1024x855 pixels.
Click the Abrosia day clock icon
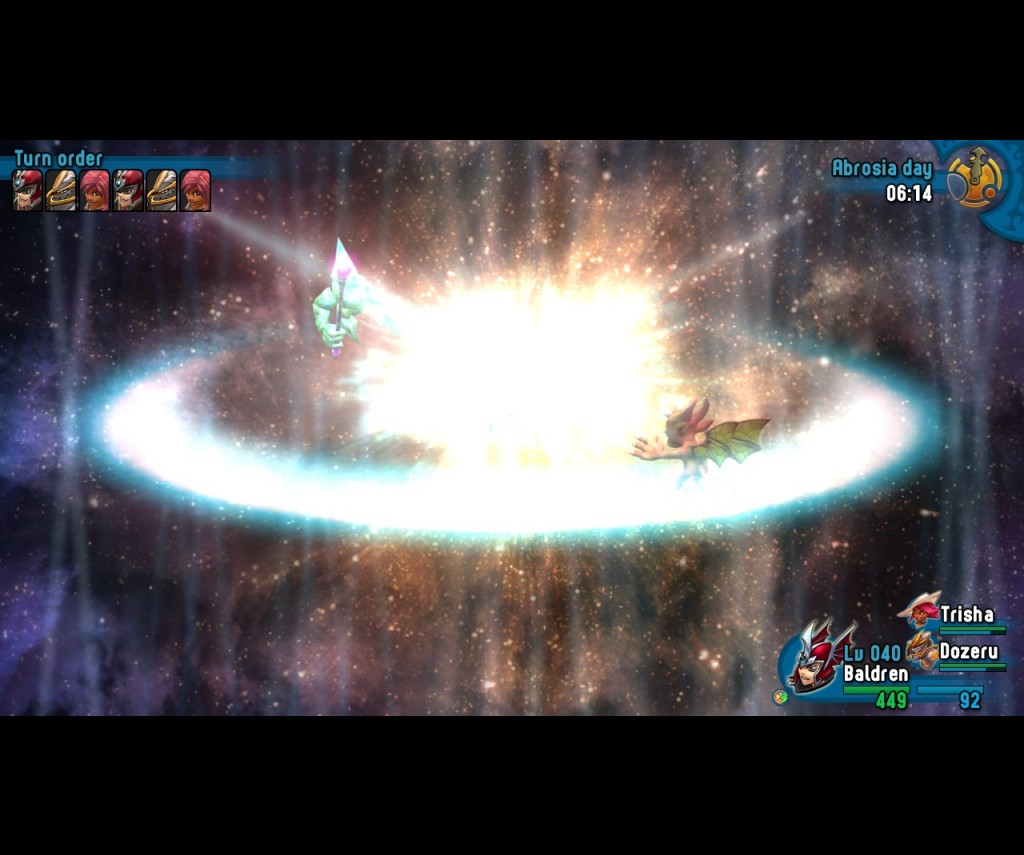[974, 179]
